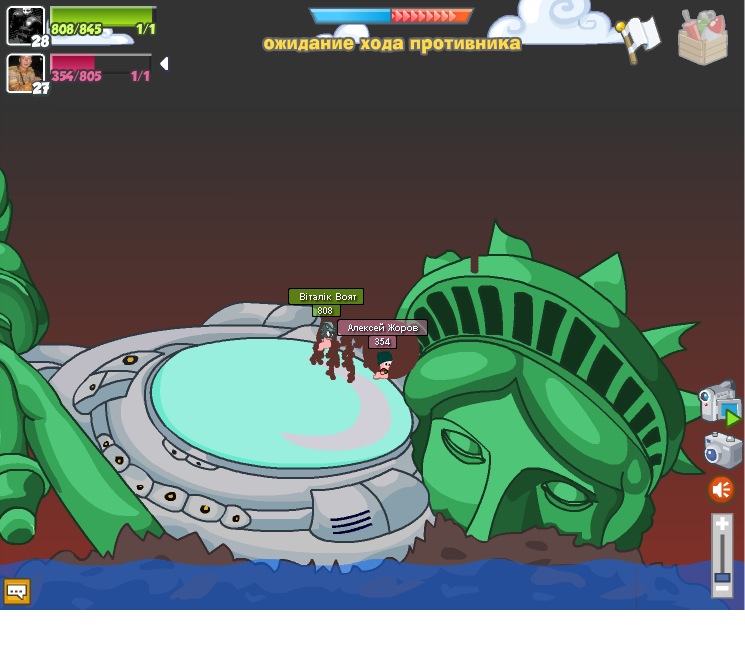This screenshot has height=650, width=745.
Task: Zoom in with the plus button
Action: pyautogui.click(x=722, y=523)
